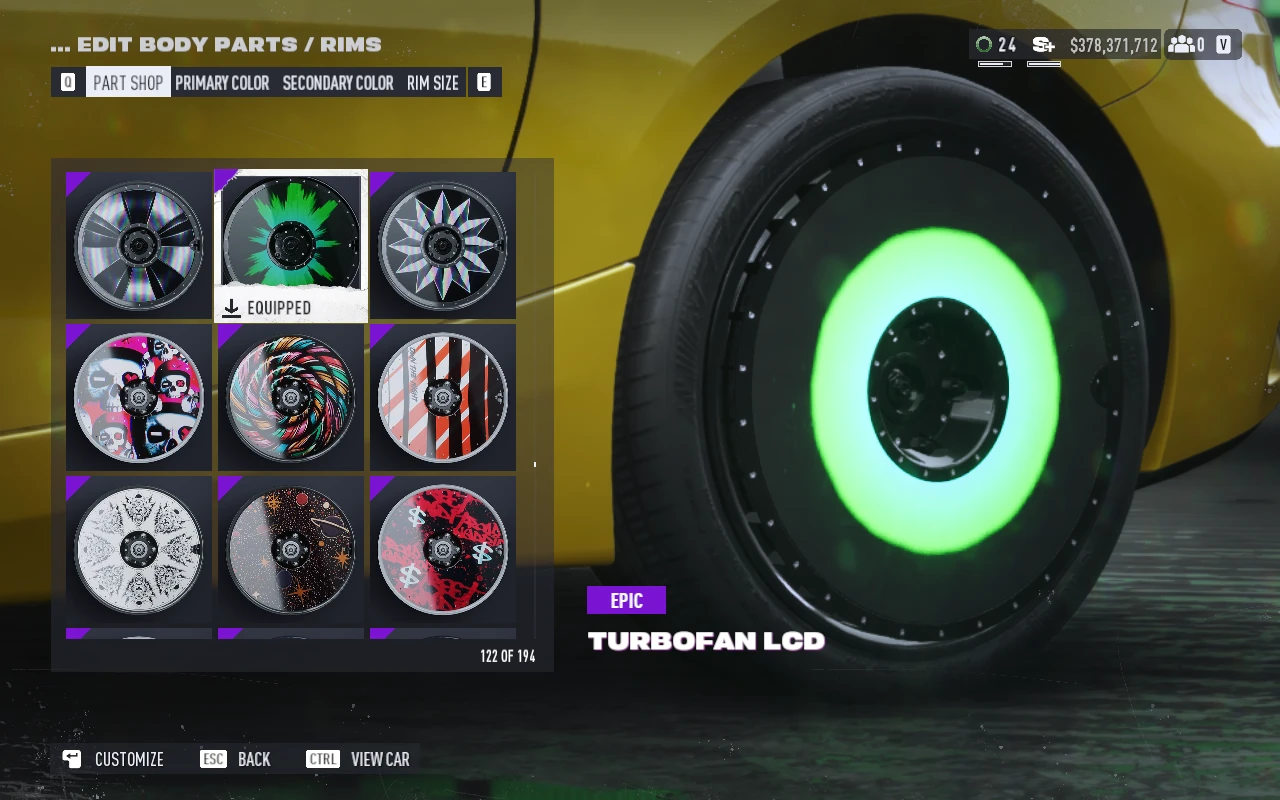Switch to the Part Shop tab
This screenshot has height=800, width=1280.
pos(128,83)
